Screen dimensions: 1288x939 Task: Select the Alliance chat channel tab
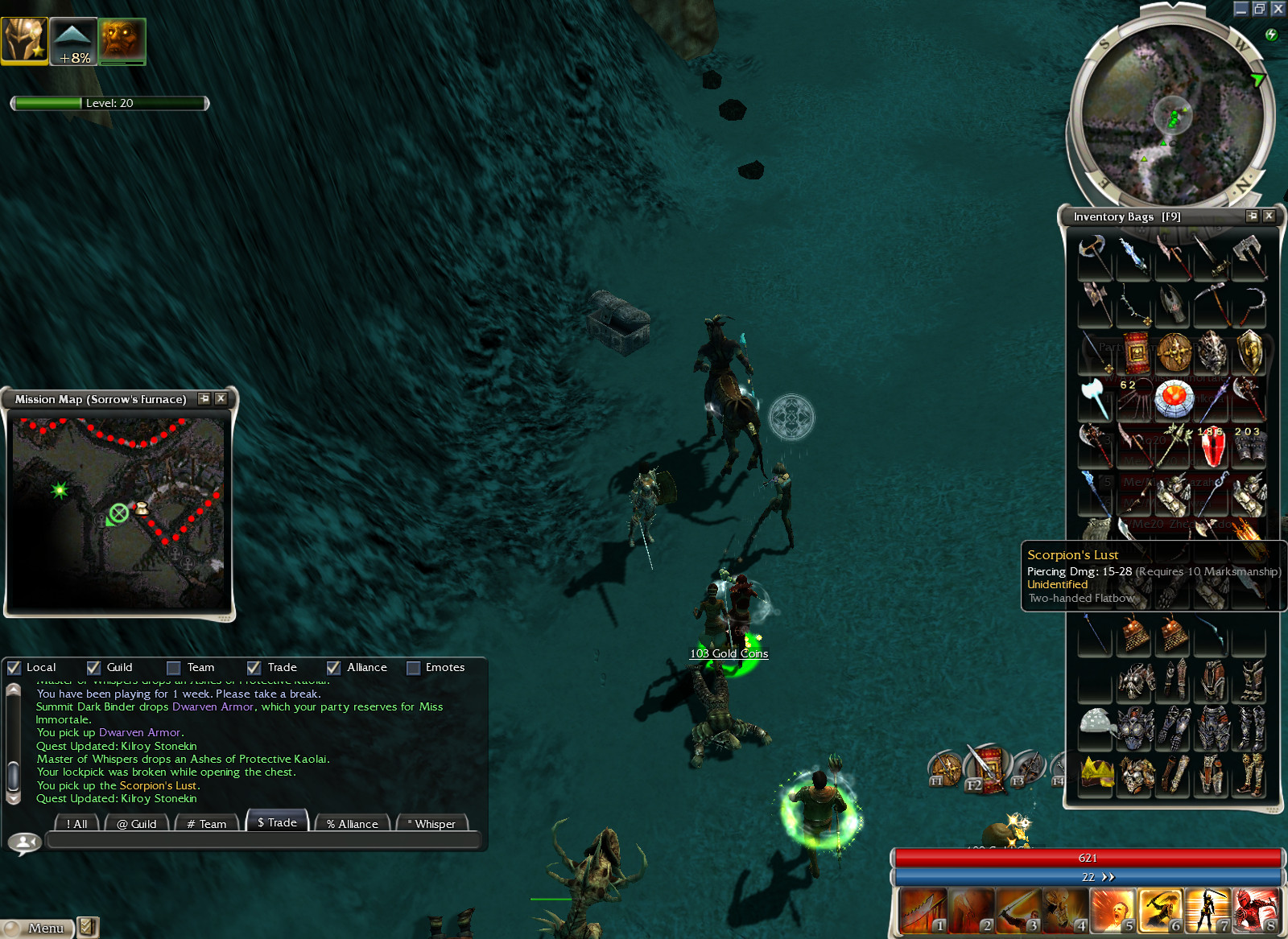[353, 823]
